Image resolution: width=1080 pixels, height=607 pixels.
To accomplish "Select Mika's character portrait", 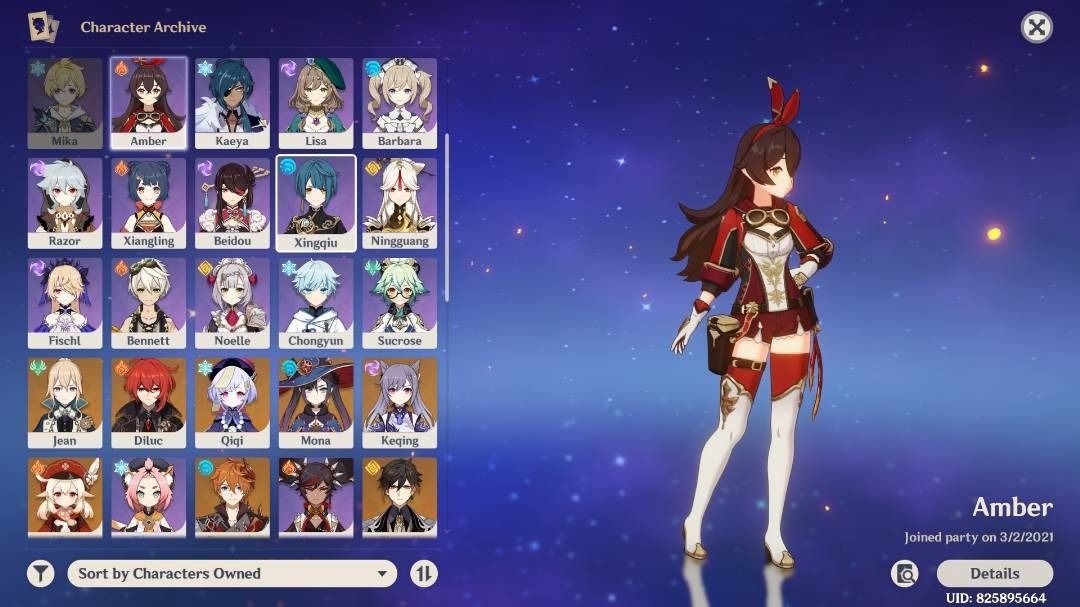I will coord(64,102).
